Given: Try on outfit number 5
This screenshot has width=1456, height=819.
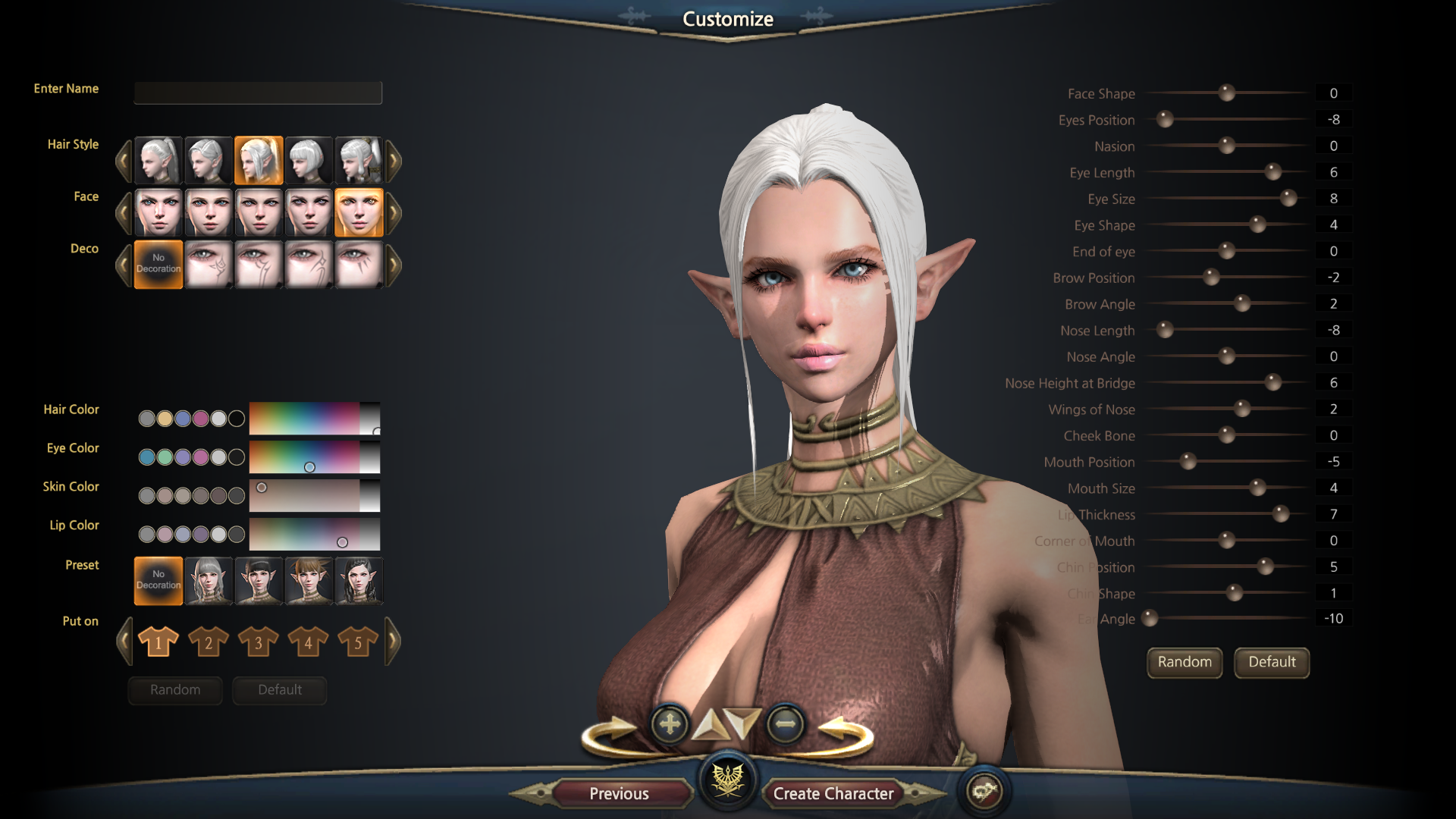Looking at the screenshot, I should pos(358,642).
